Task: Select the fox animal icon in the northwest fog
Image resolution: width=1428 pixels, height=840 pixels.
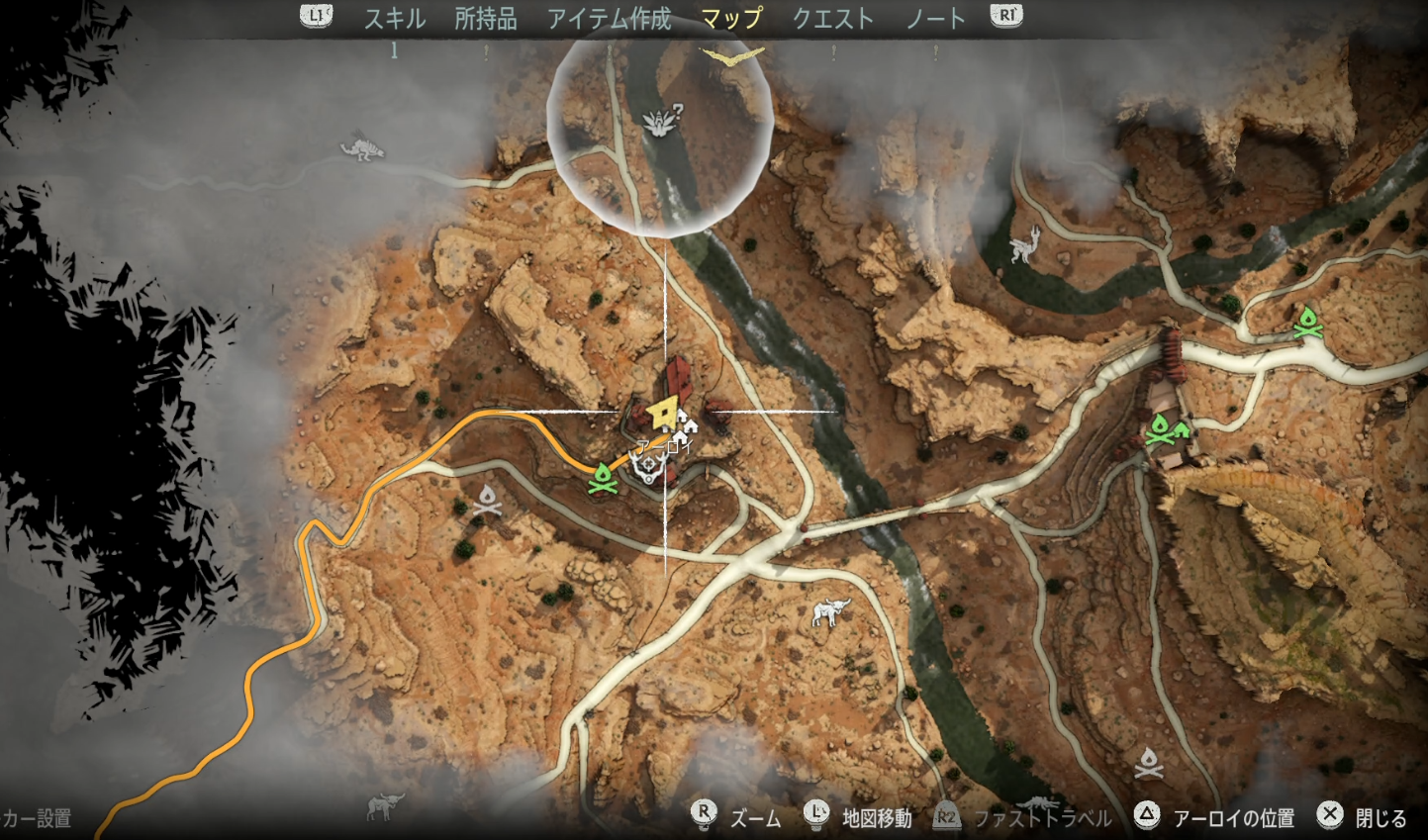Action: (361, 146)
